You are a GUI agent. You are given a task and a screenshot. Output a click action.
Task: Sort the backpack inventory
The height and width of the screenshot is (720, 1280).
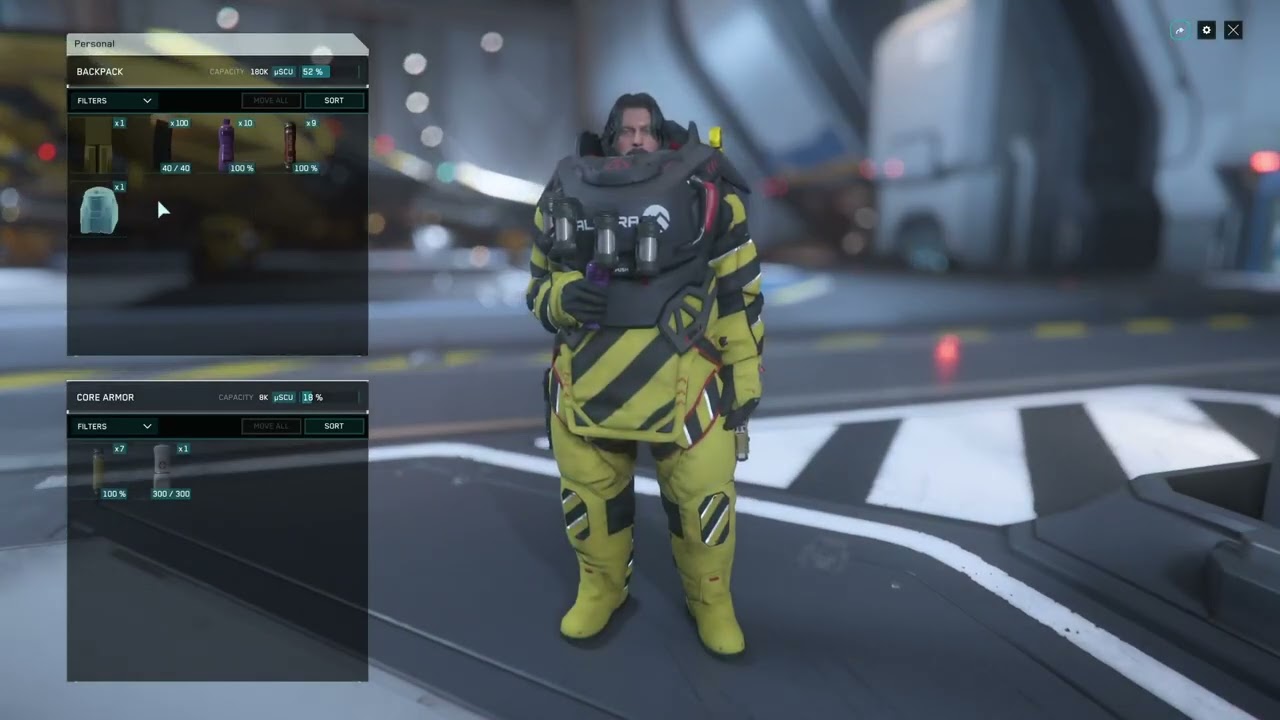coord(334,101)
